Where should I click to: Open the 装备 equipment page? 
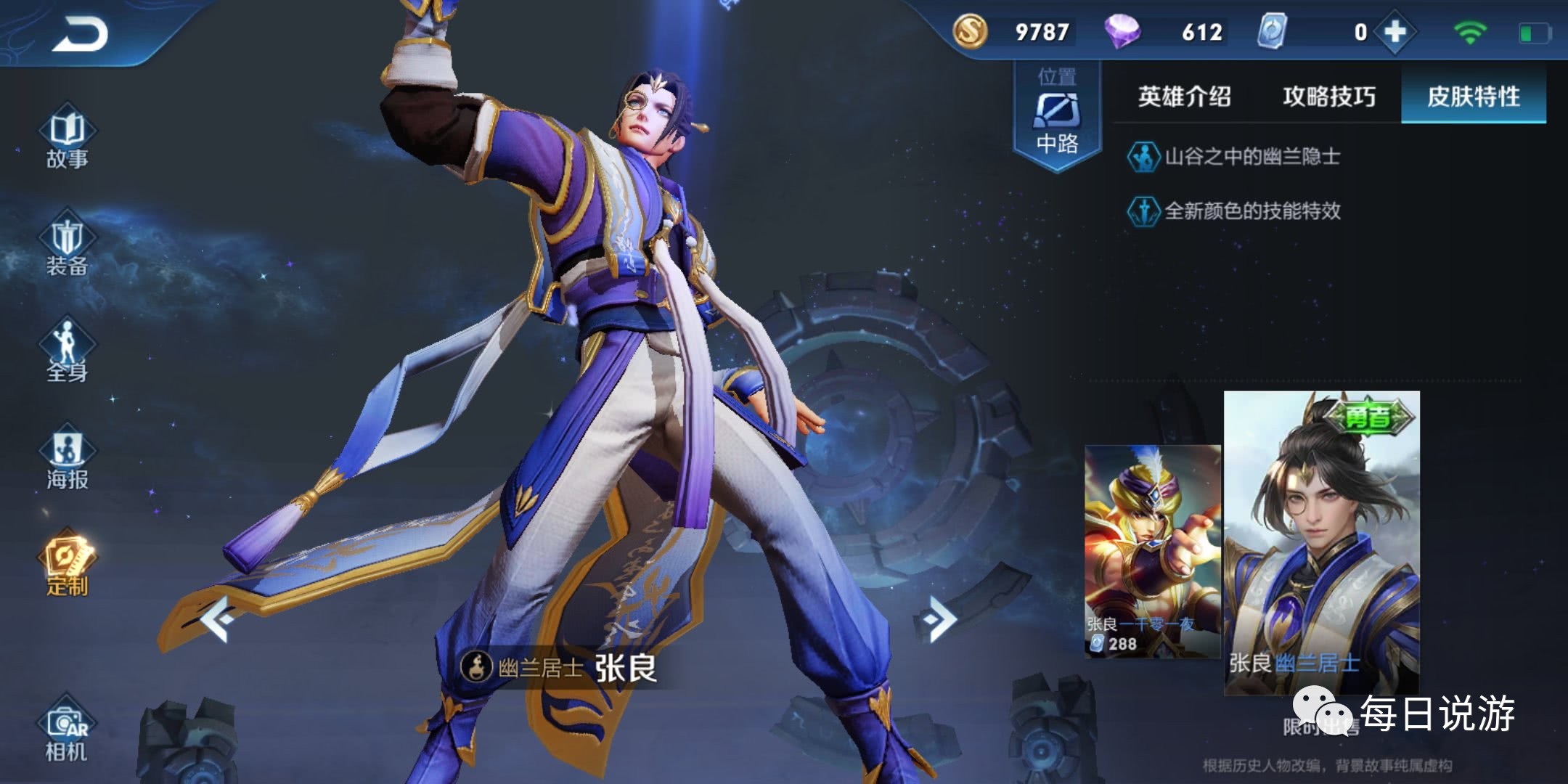coord(67,245)
